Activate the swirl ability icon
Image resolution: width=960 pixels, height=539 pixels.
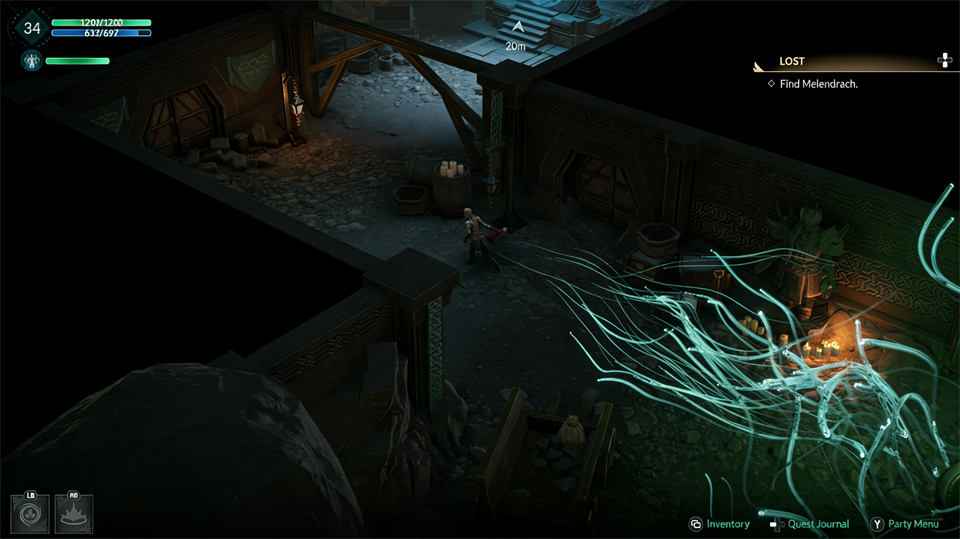tap(30, 513)
